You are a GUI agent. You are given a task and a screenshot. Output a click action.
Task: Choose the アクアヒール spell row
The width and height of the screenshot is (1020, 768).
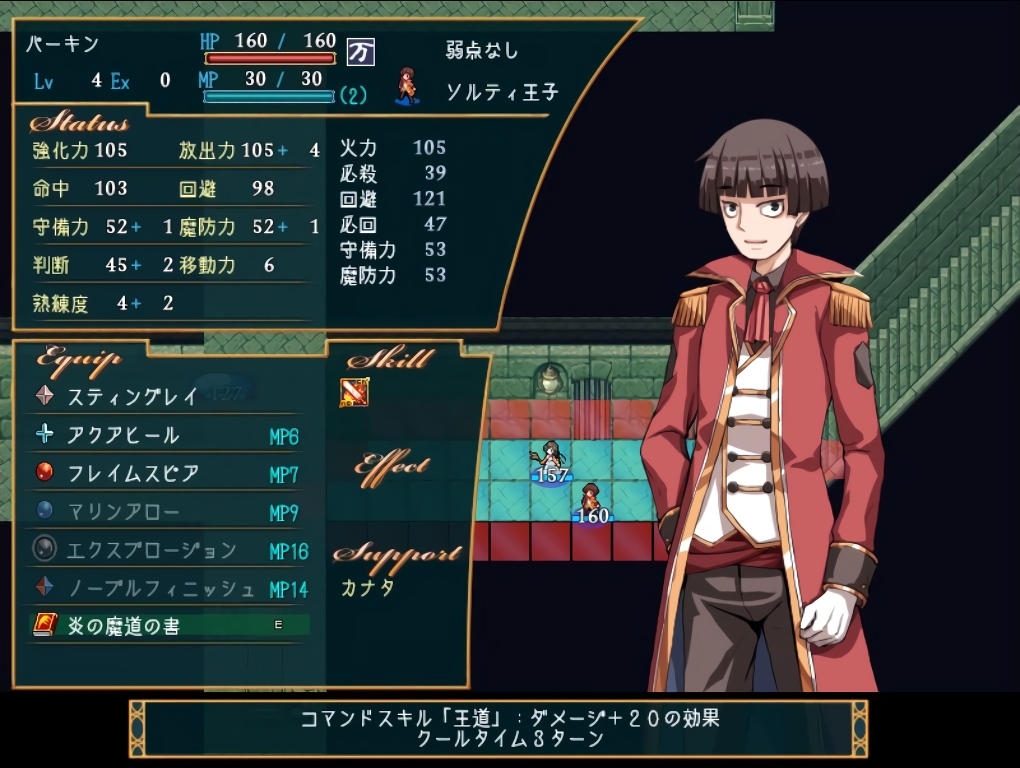[124, 435]
